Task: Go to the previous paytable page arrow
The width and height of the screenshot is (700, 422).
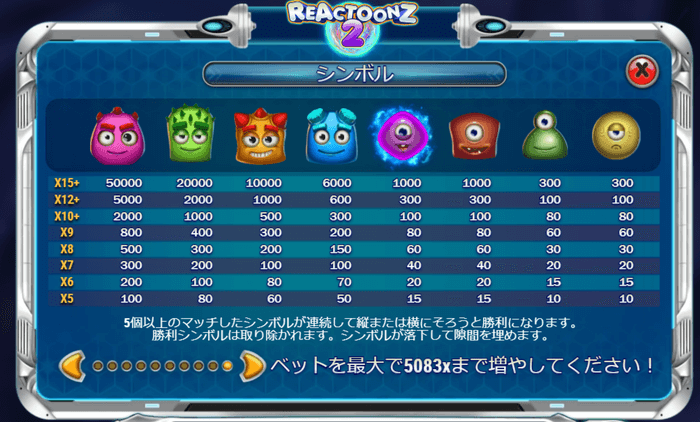Action: pyautogui.click(x=74, y=365)
